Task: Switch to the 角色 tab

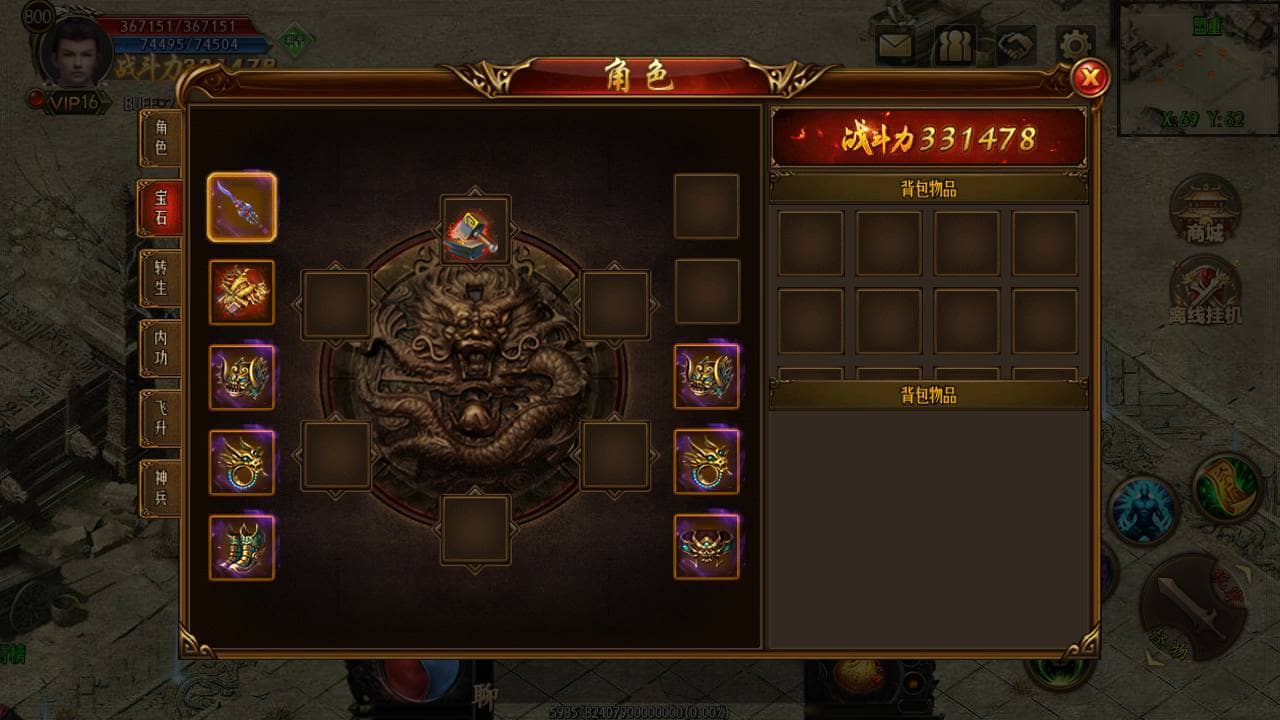Action: [x=160, y=138]
